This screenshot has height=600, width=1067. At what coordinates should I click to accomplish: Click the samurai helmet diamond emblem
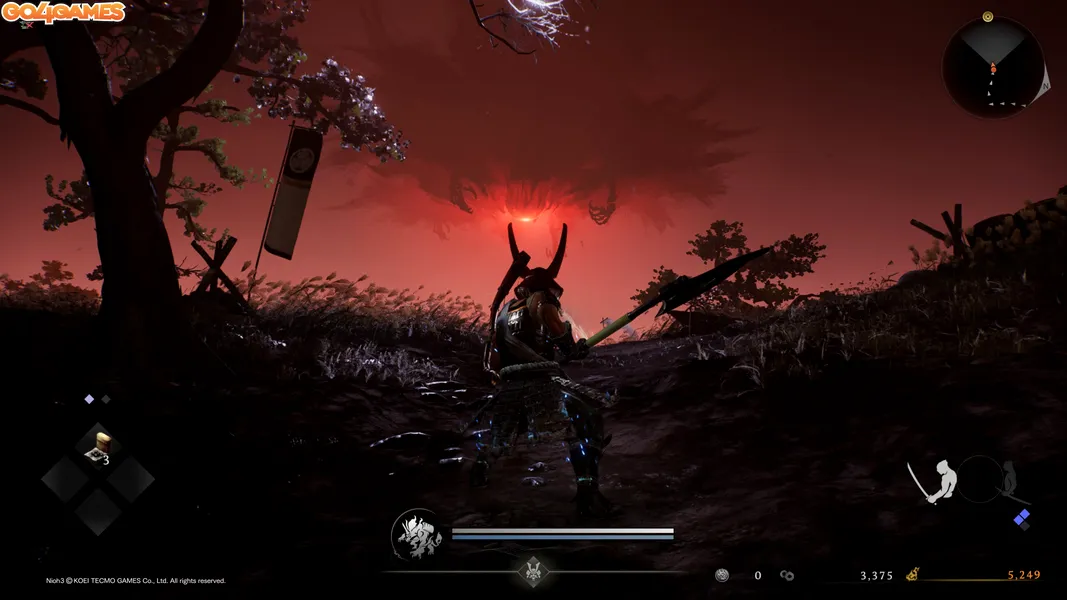534,571
